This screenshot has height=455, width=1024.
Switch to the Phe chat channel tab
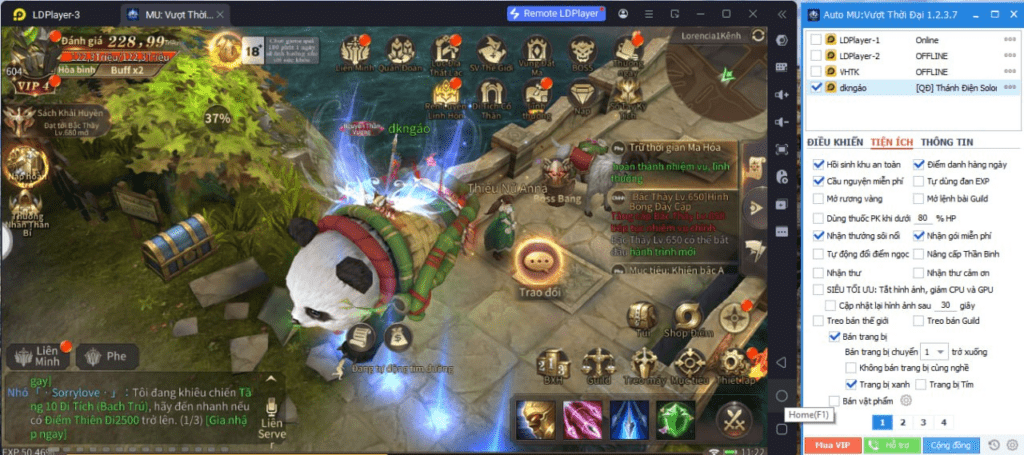(106, 356)
